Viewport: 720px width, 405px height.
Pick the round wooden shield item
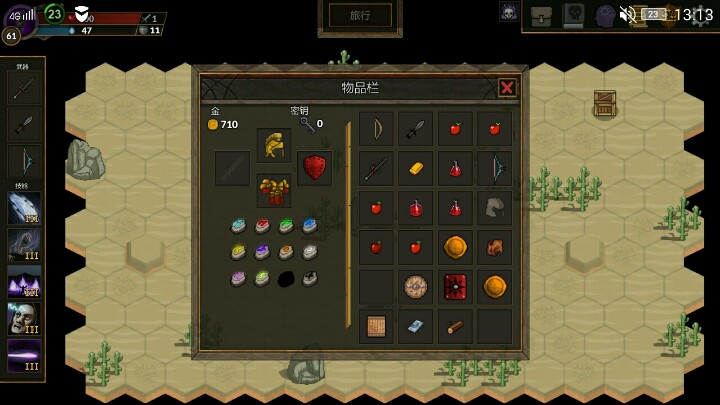pos(415,287)
